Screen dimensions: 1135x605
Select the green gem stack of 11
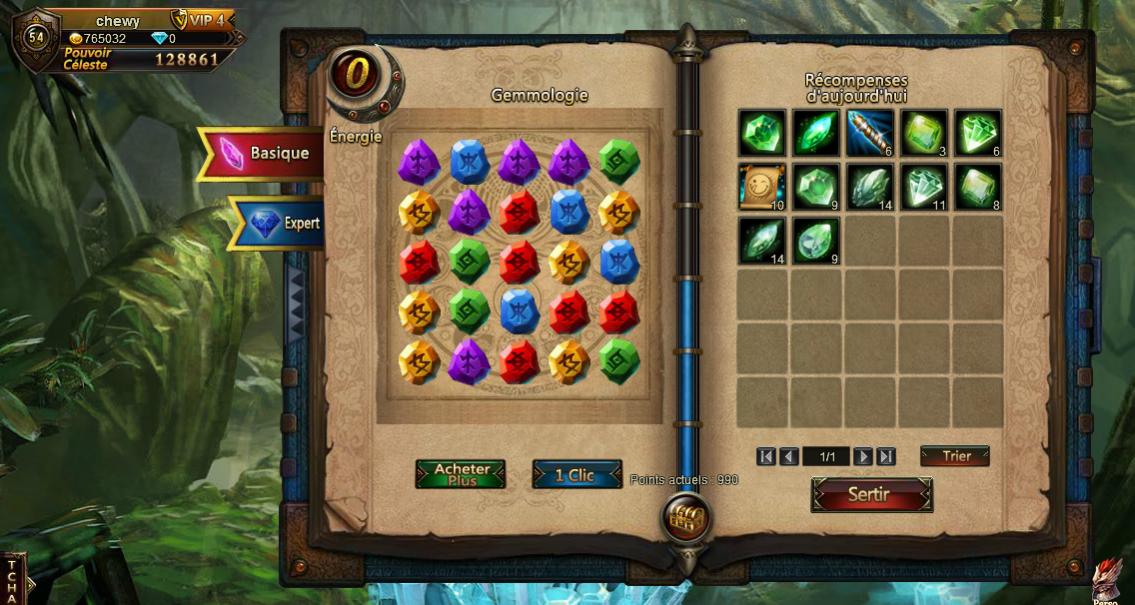coord(924,187)
